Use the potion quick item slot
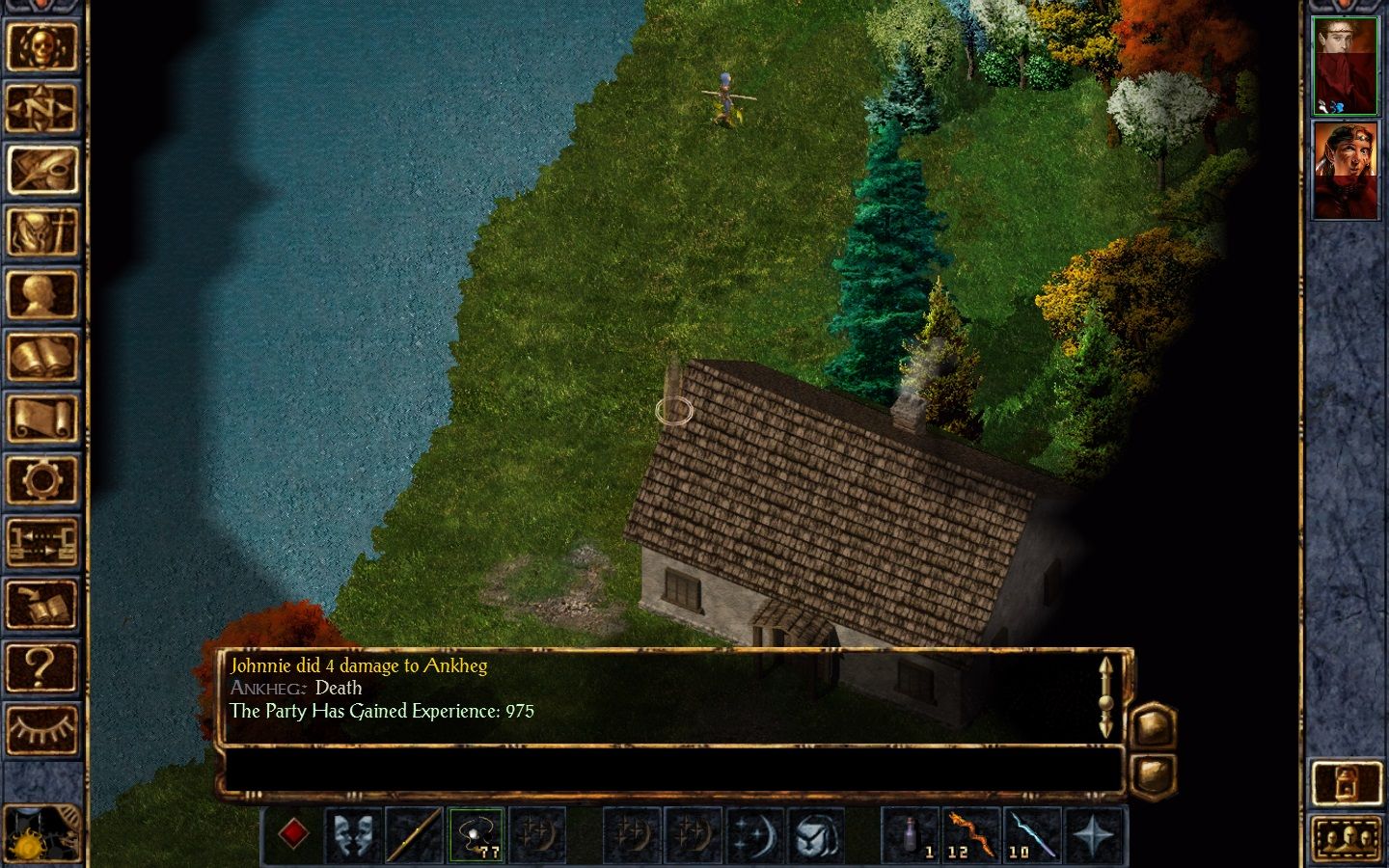This screenshot has width=1389, height=868. (x=911, y=834)
